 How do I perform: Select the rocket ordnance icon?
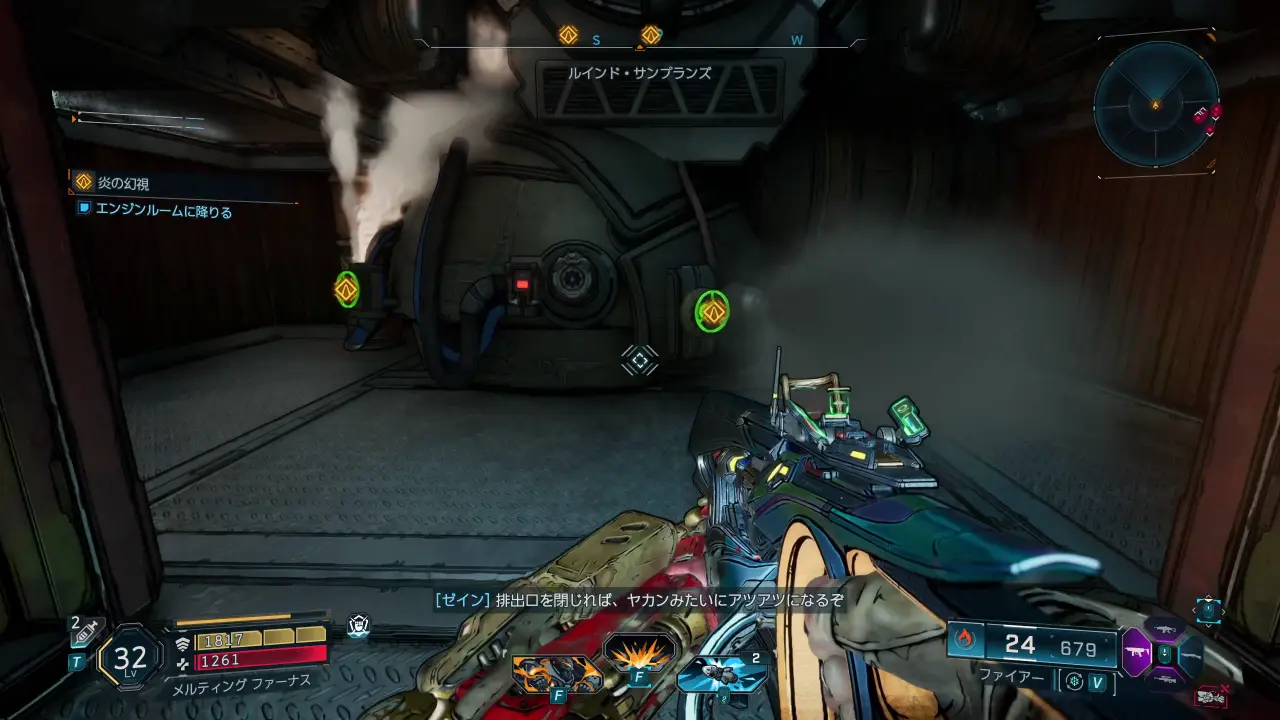(721, 673)
